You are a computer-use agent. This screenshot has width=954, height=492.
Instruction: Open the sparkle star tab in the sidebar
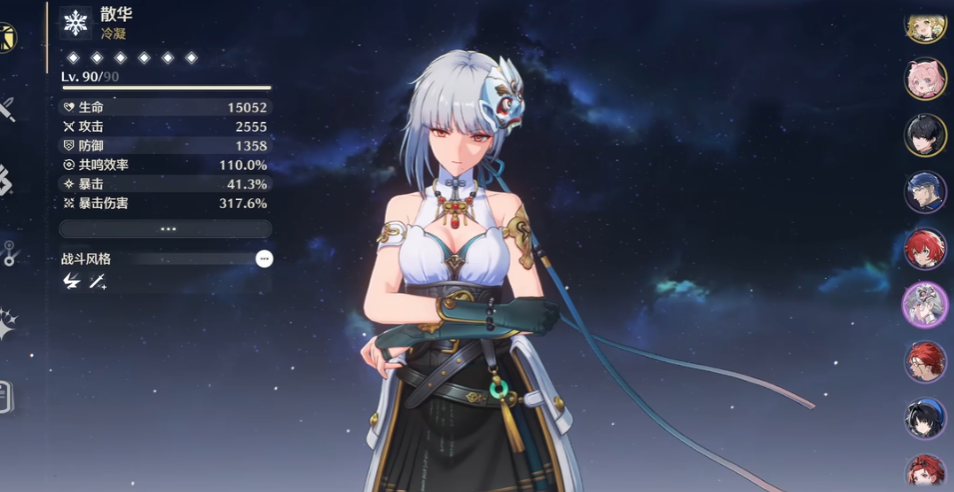click(7, 324)
